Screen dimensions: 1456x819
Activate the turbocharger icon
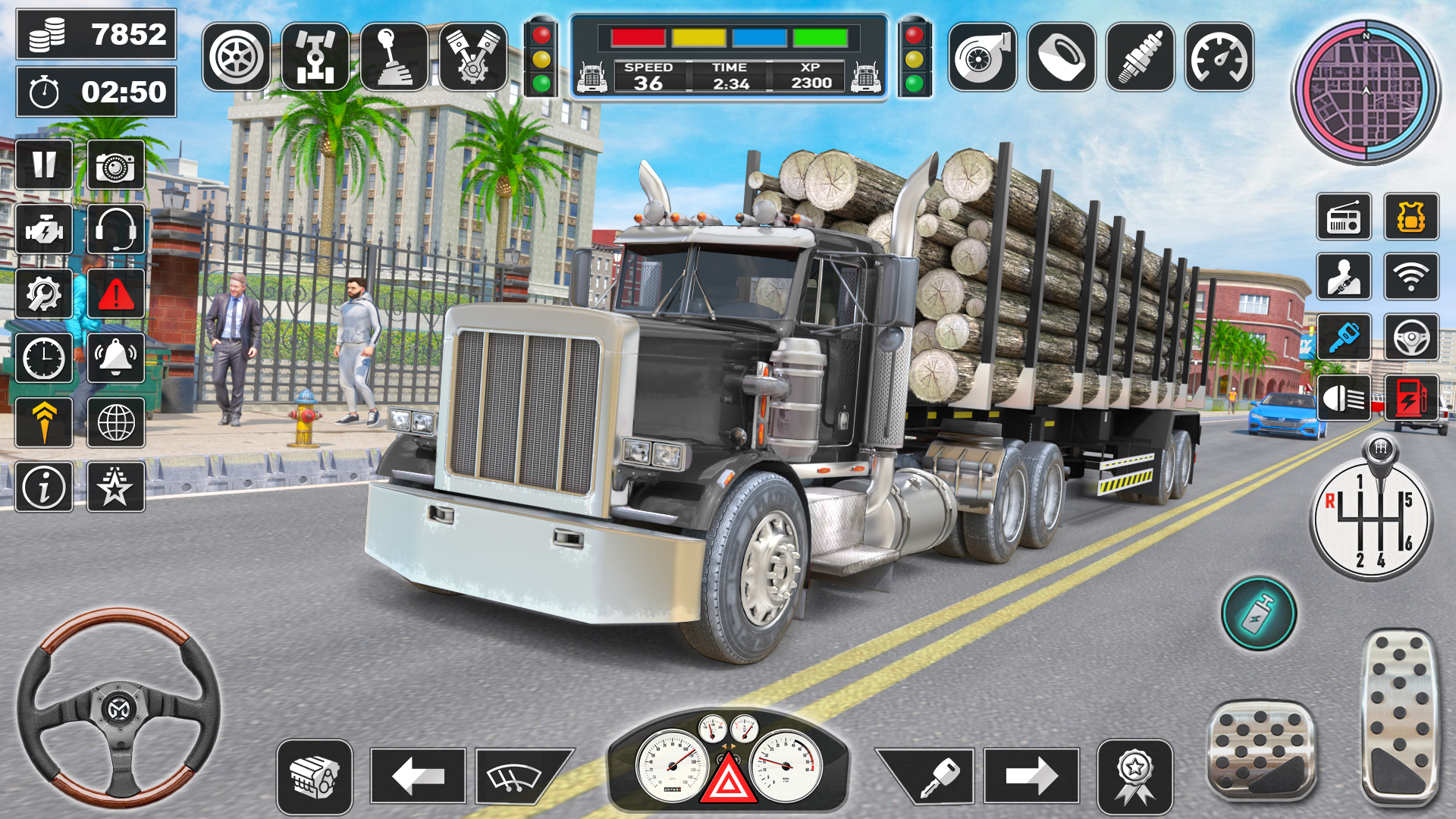[982, 55]
